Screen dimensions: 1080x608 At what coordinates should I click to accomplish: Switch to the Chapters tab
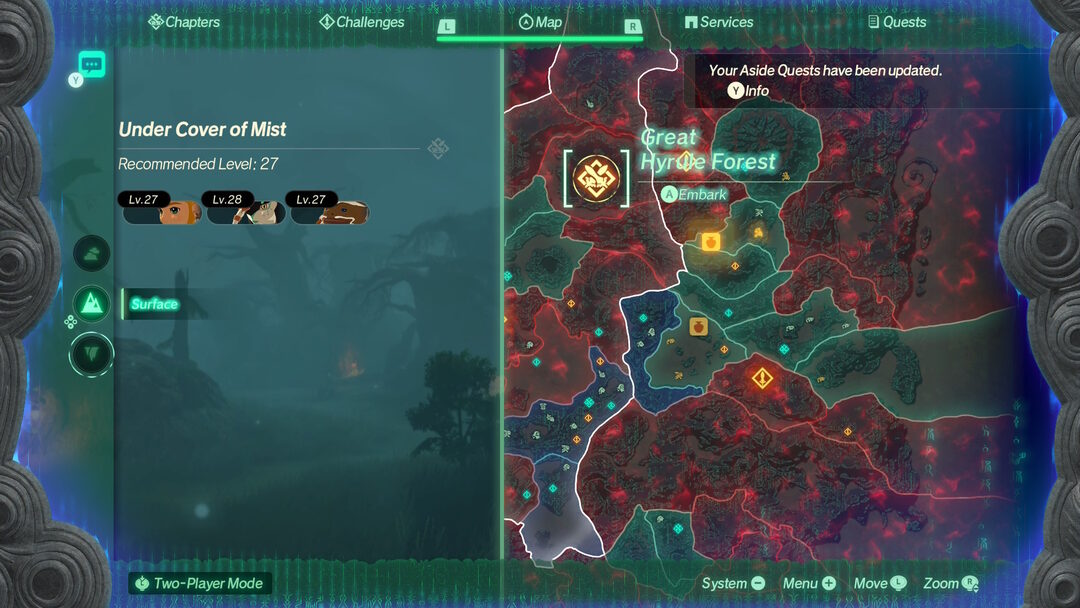[183, 22]
